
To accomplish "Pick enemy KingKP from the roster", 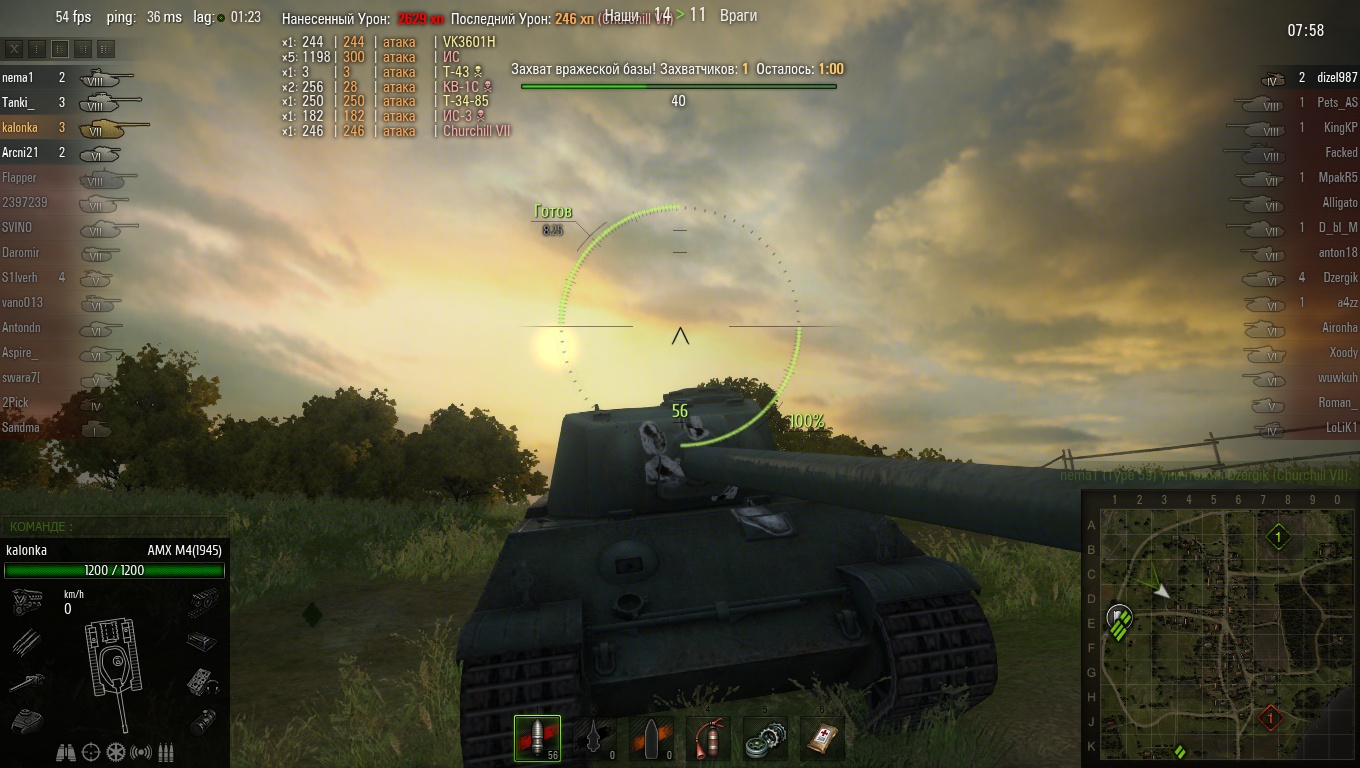I will (x=1340, y=127).
